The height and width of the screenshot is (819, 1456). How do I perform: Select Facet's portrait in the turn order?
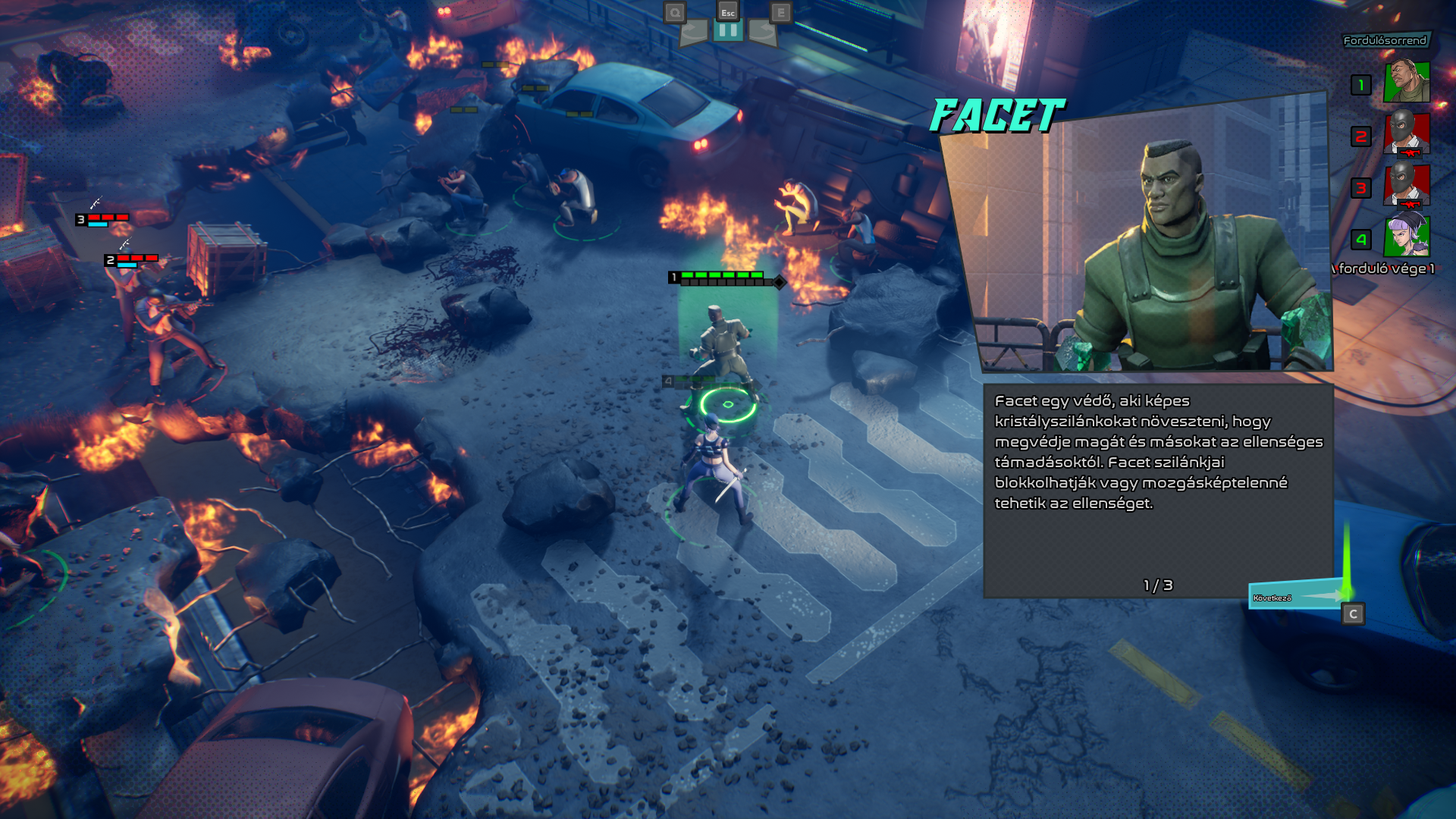coord(1407,83)
